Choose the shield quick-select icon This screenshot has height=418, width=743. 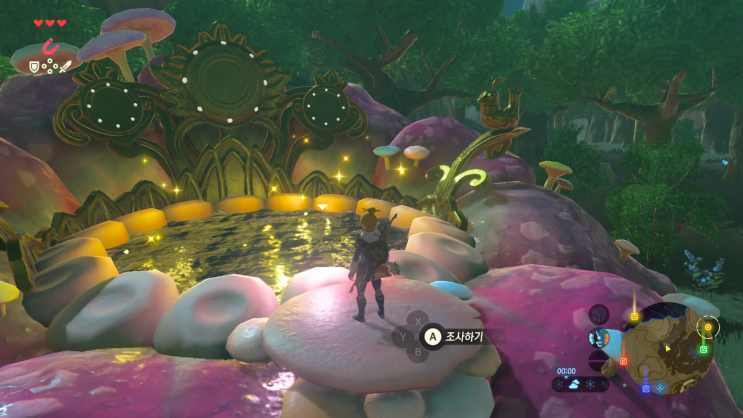click(x=33, y=66)
